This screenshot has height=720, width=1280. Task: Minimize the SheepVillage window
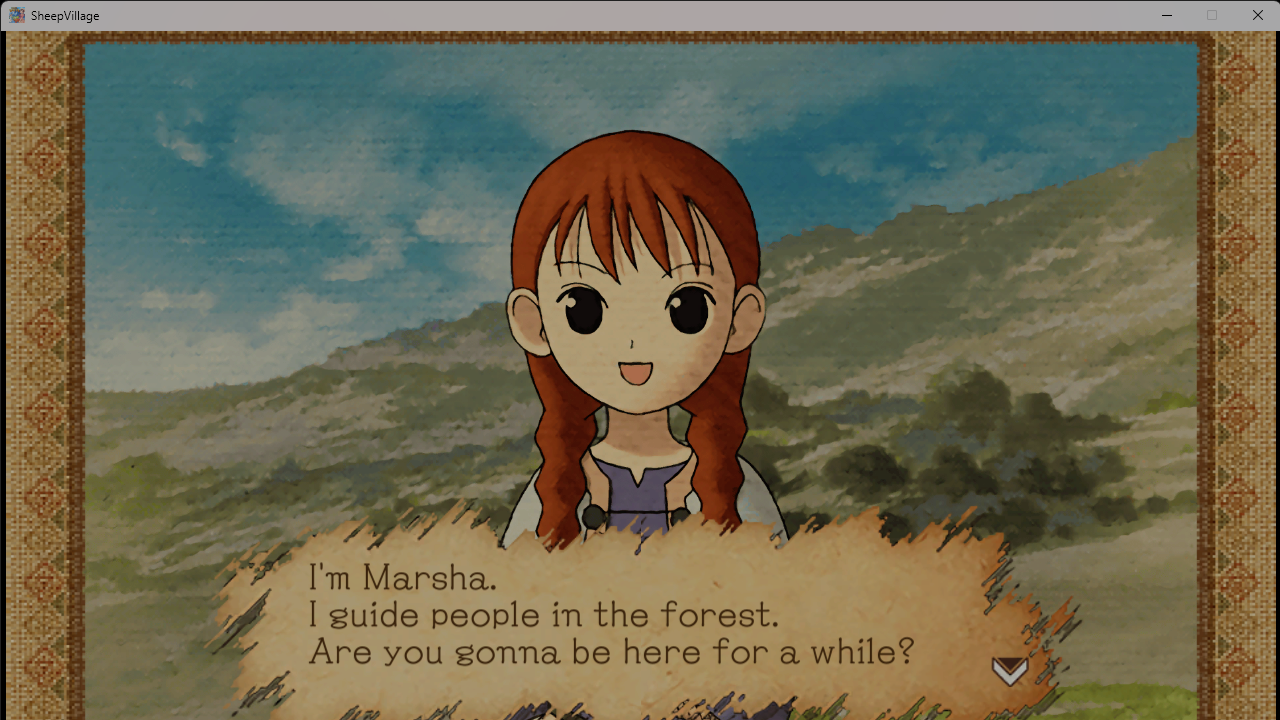[x=1166, y=15]
